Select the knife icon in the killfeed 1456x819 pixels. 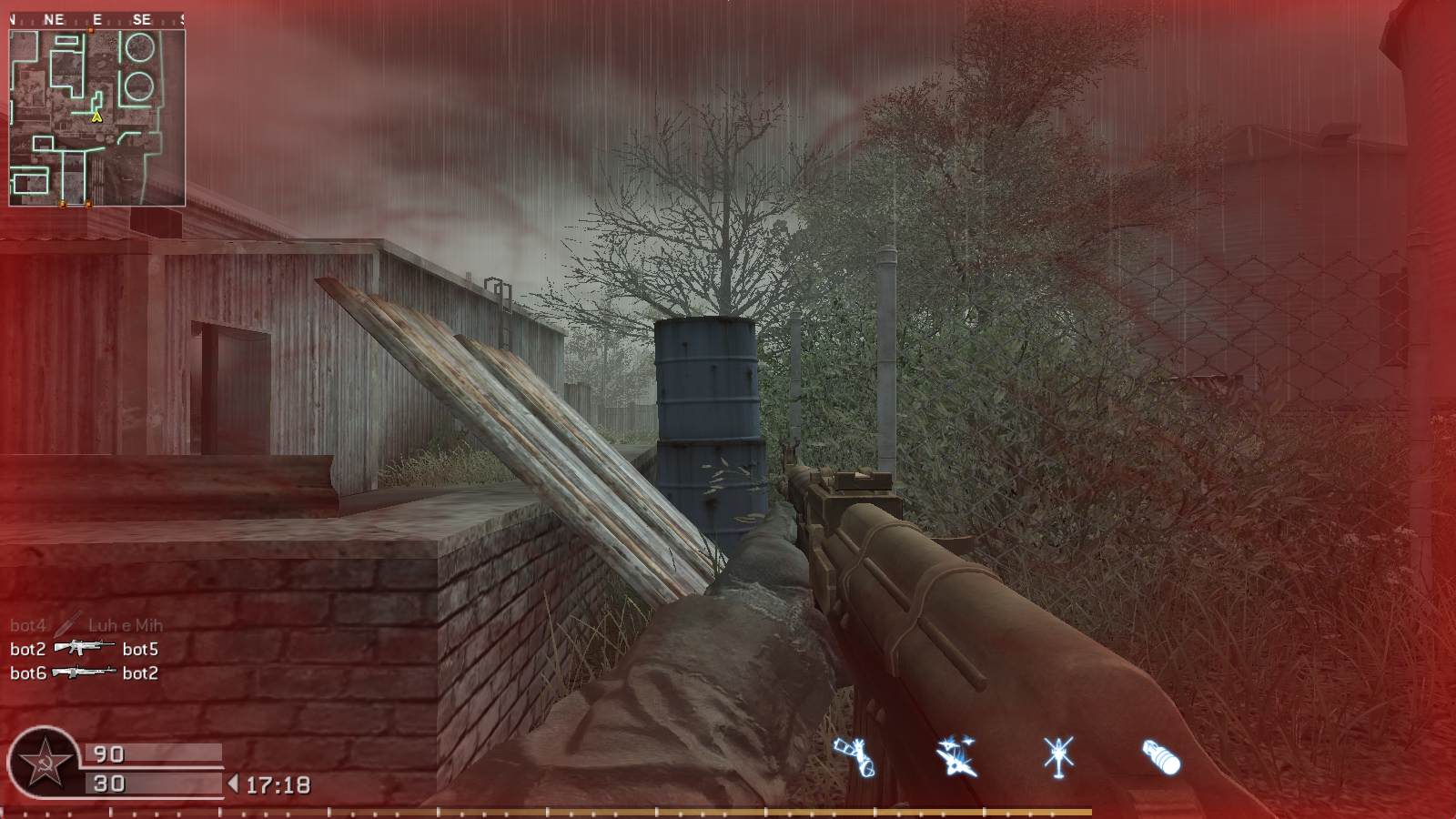(64, 625)
